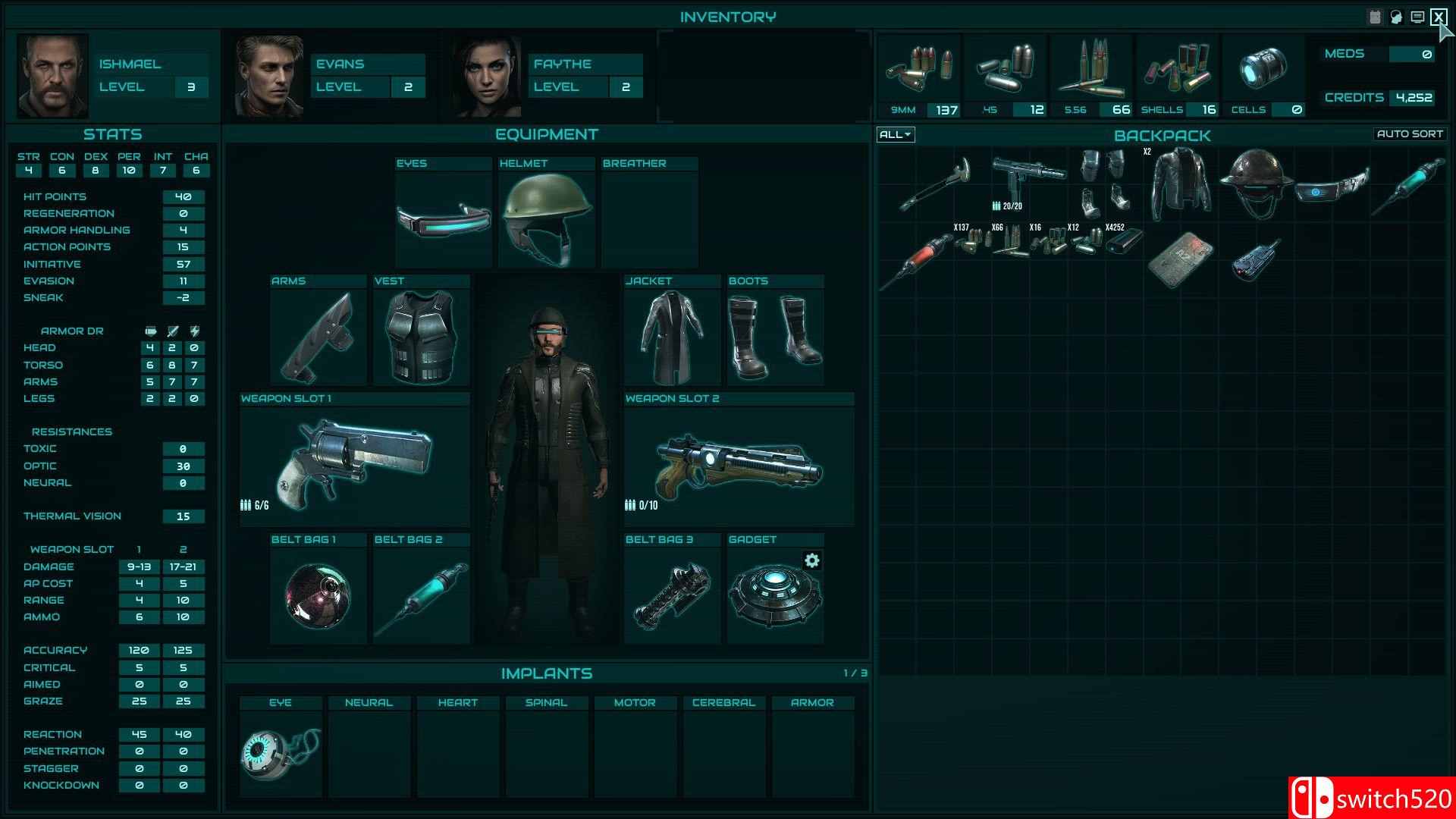Select the X2 leather jacket in the backpack
This screenshot has height=819, width=1456.
tap(1181, 186)
